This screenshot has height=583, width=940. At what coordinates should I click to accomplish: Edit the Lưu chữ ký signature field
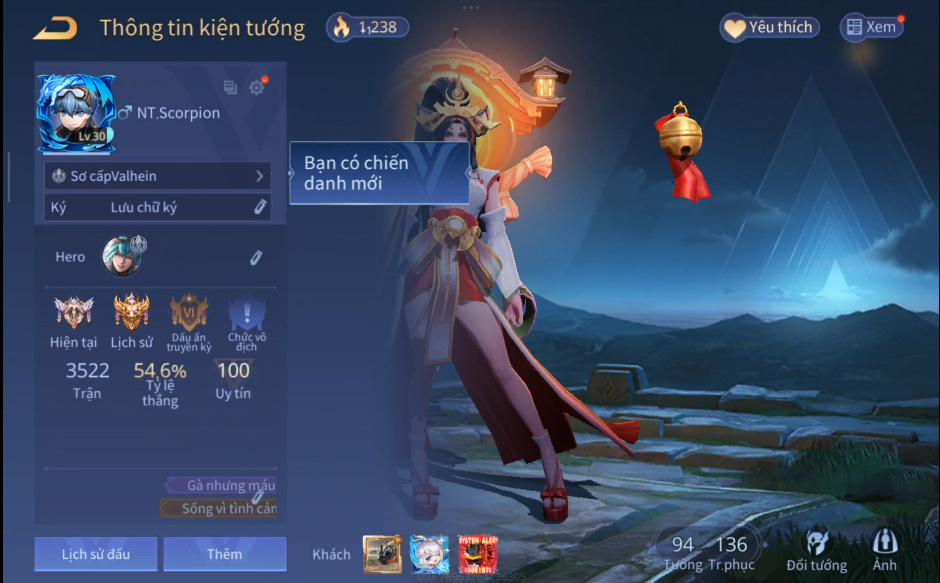259,207
